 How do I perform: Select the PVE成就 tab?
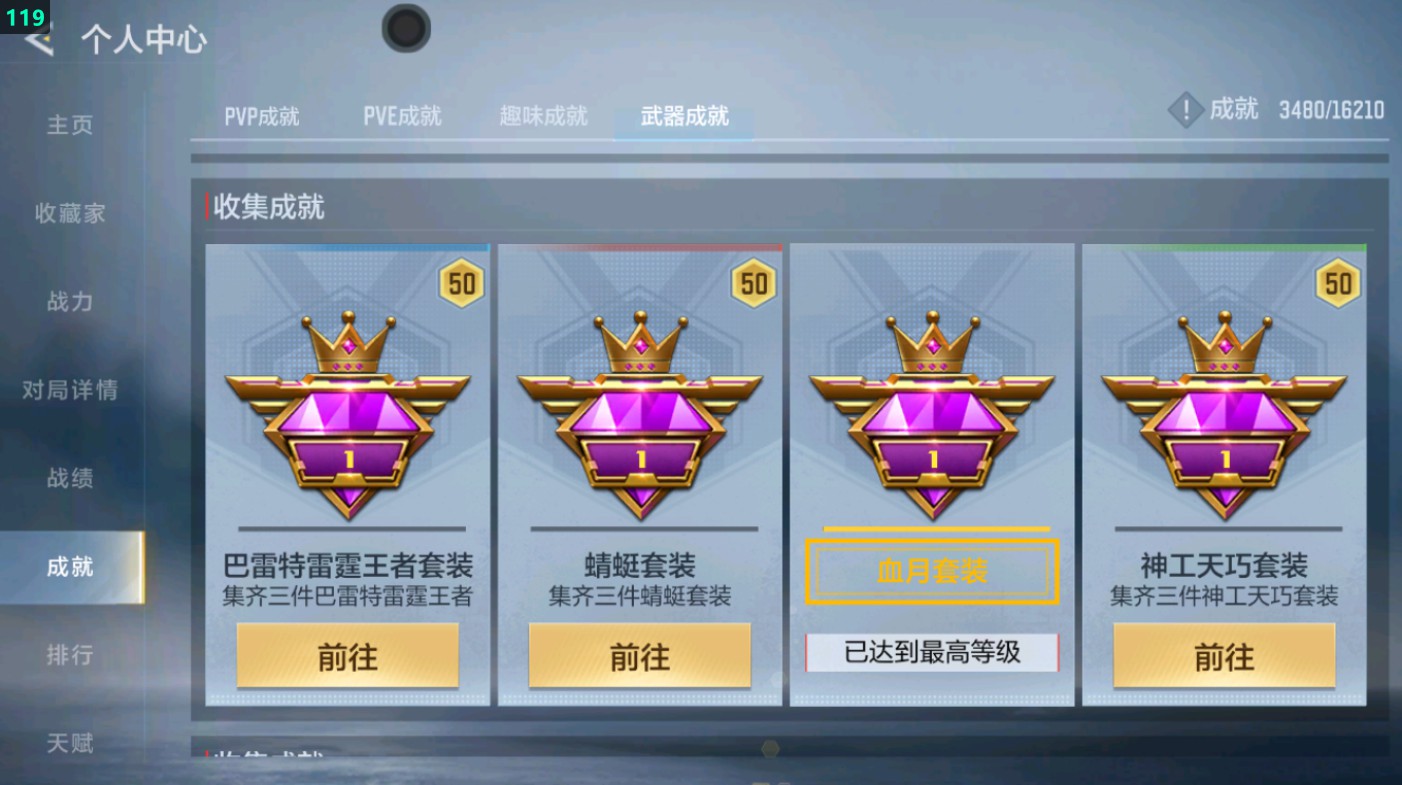coord(402,116)
